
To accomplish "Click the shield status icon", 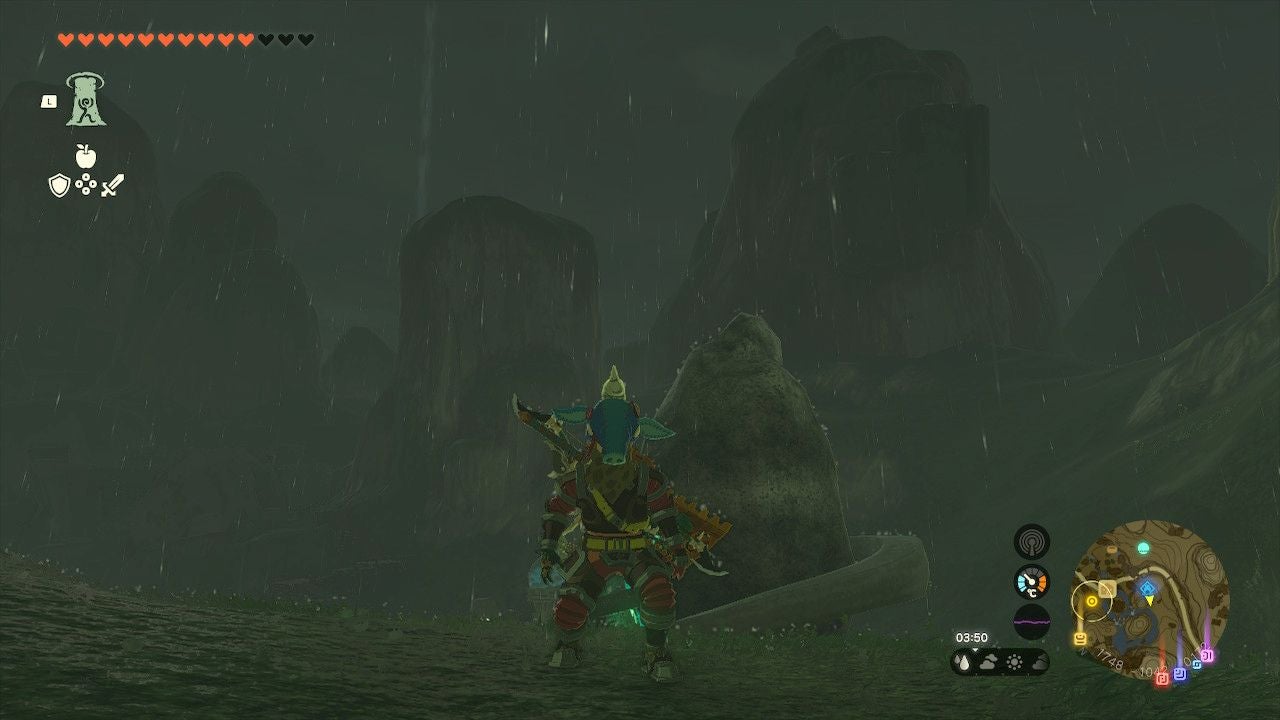I will (x=59, y=185).
